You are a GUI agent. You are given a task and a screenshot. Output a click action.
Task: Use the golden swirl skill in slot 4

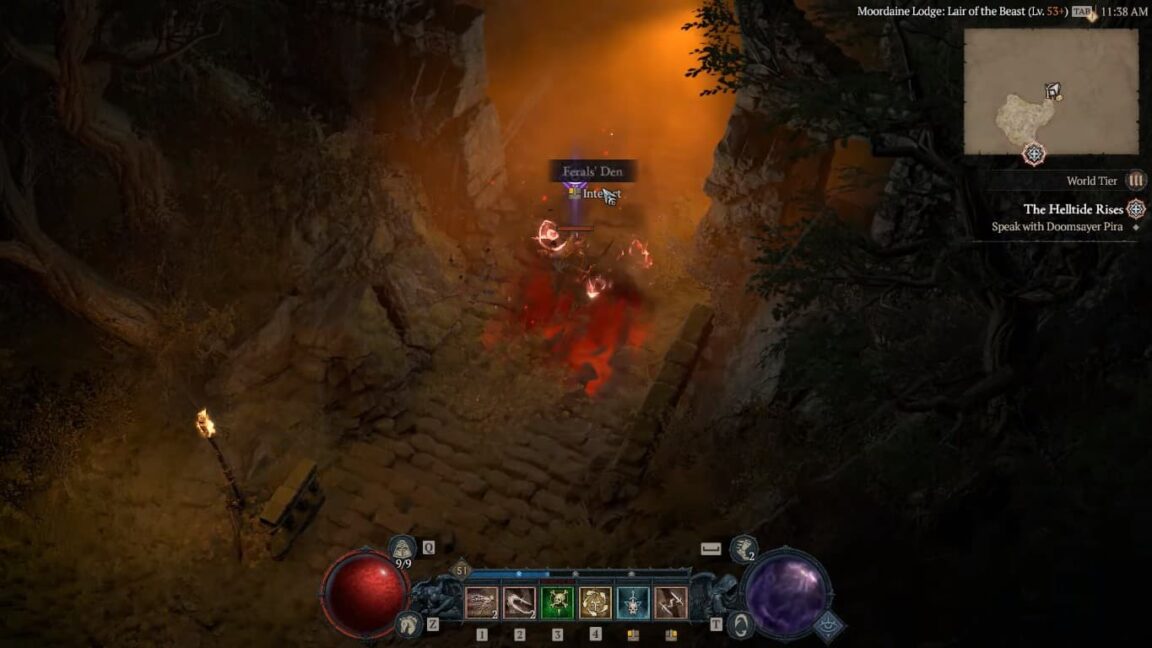(x=595, y=602)
